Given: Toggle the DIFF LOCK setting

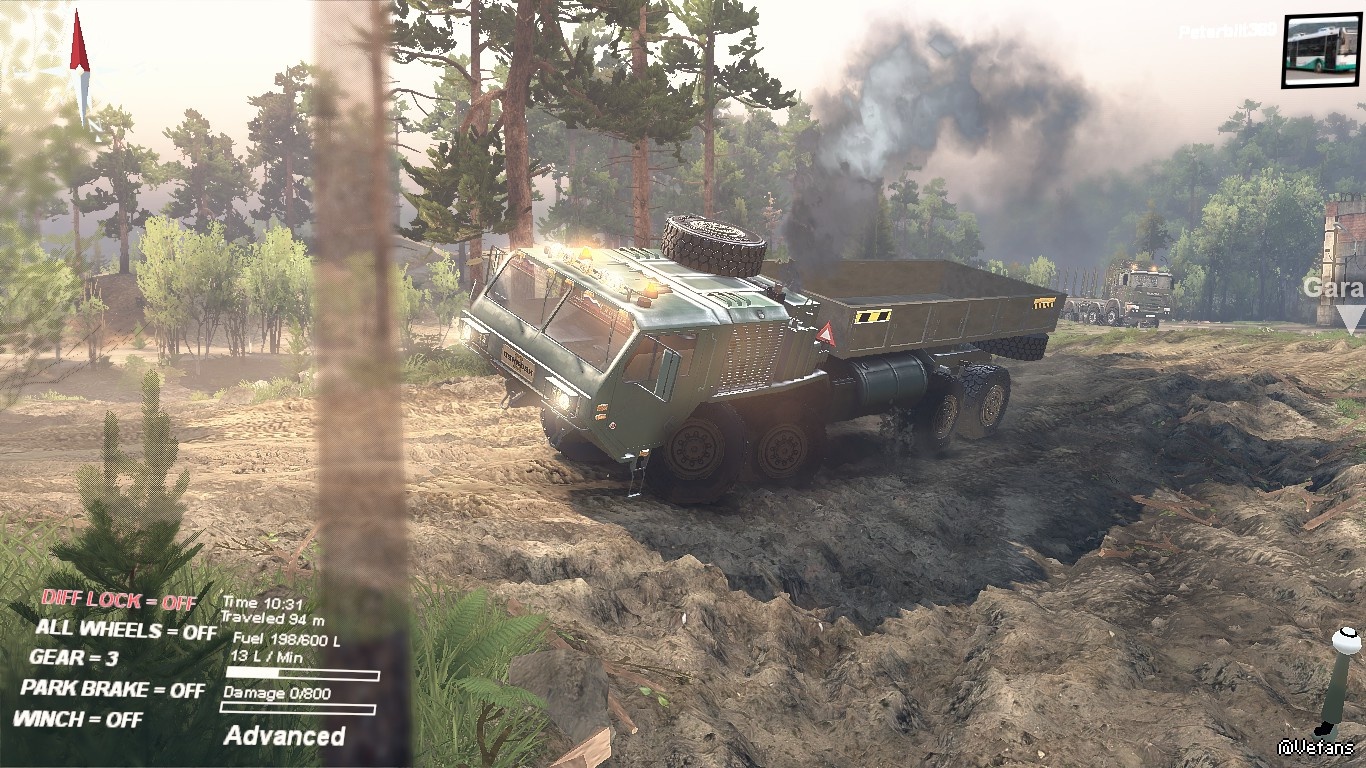Looking at the screenshot, I should [x=119, y=601].
